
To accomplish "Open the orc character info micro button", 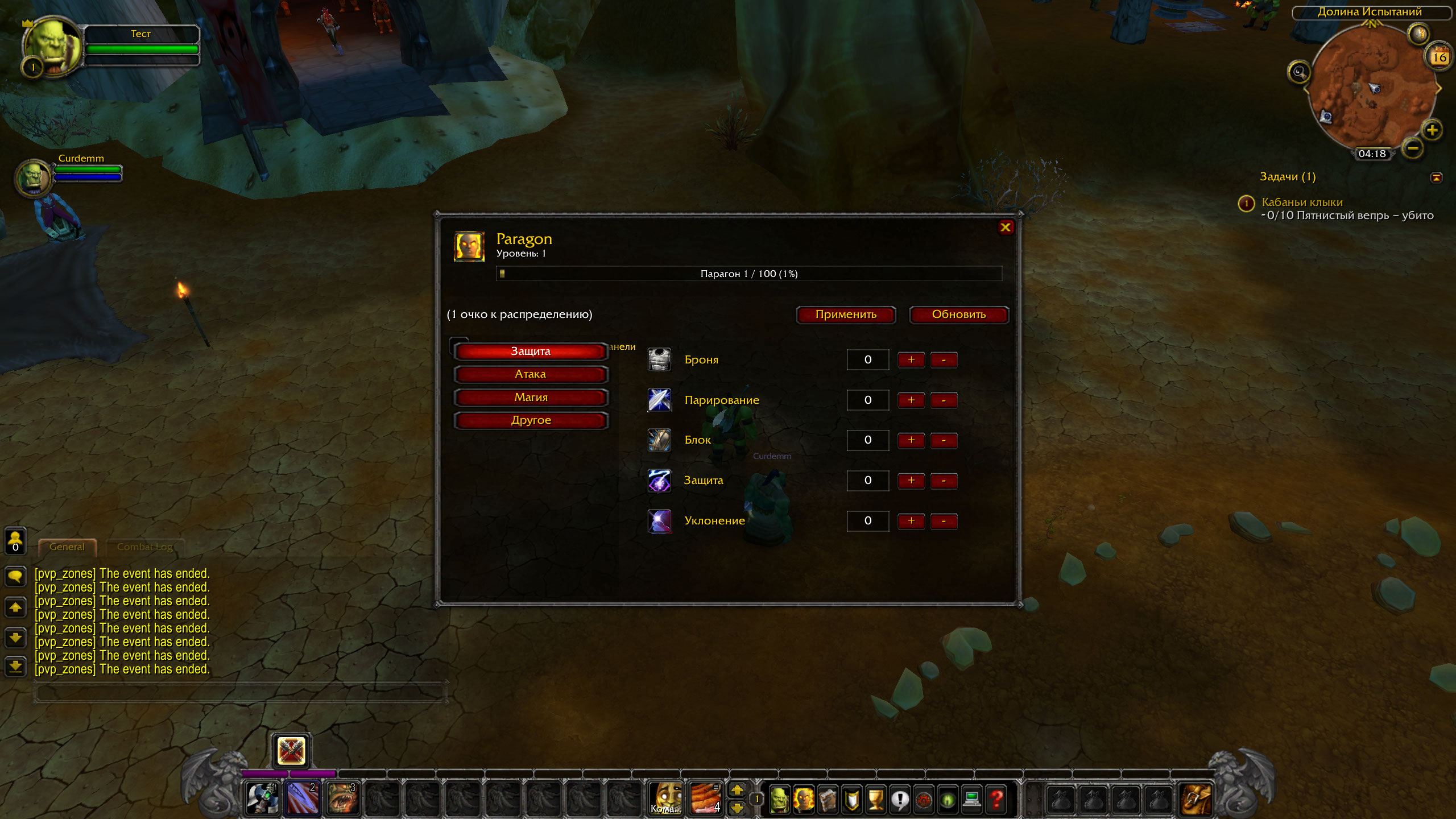I will (x=779, y=799).
